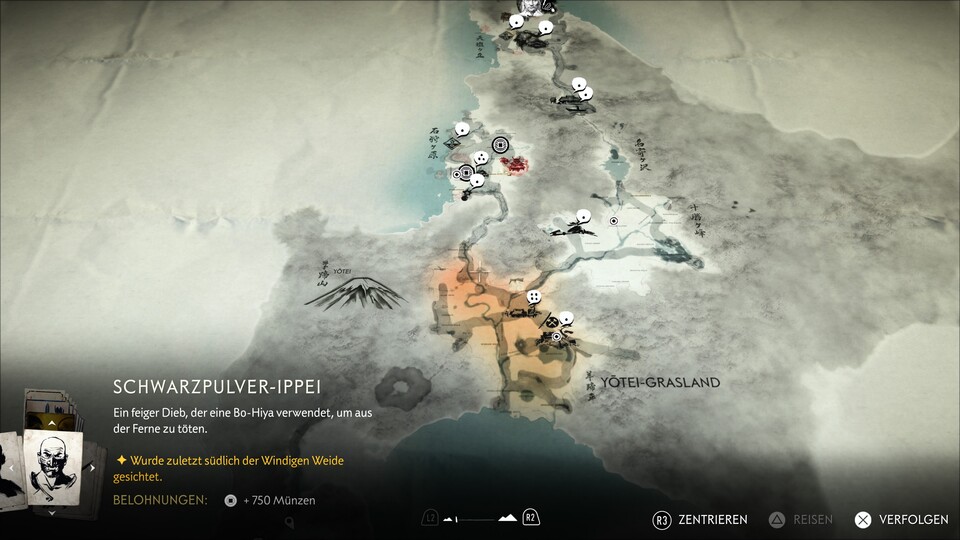Select the red glowing marker on the map
960x540 pixels.
click(516, 165)
